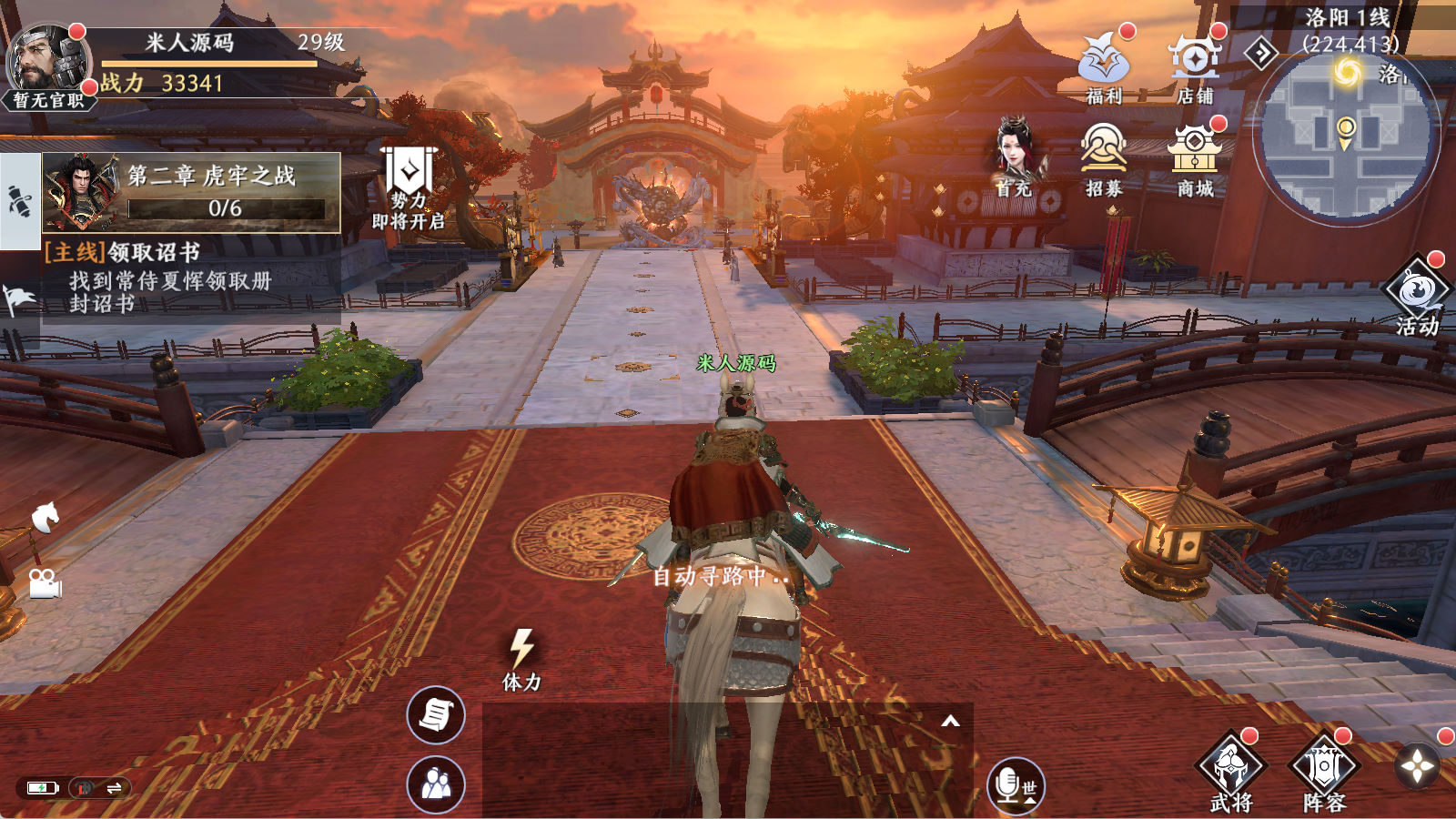
Task: Activate the world voice microphone button
Action: pyautogui.click(x=1016, y=785)
